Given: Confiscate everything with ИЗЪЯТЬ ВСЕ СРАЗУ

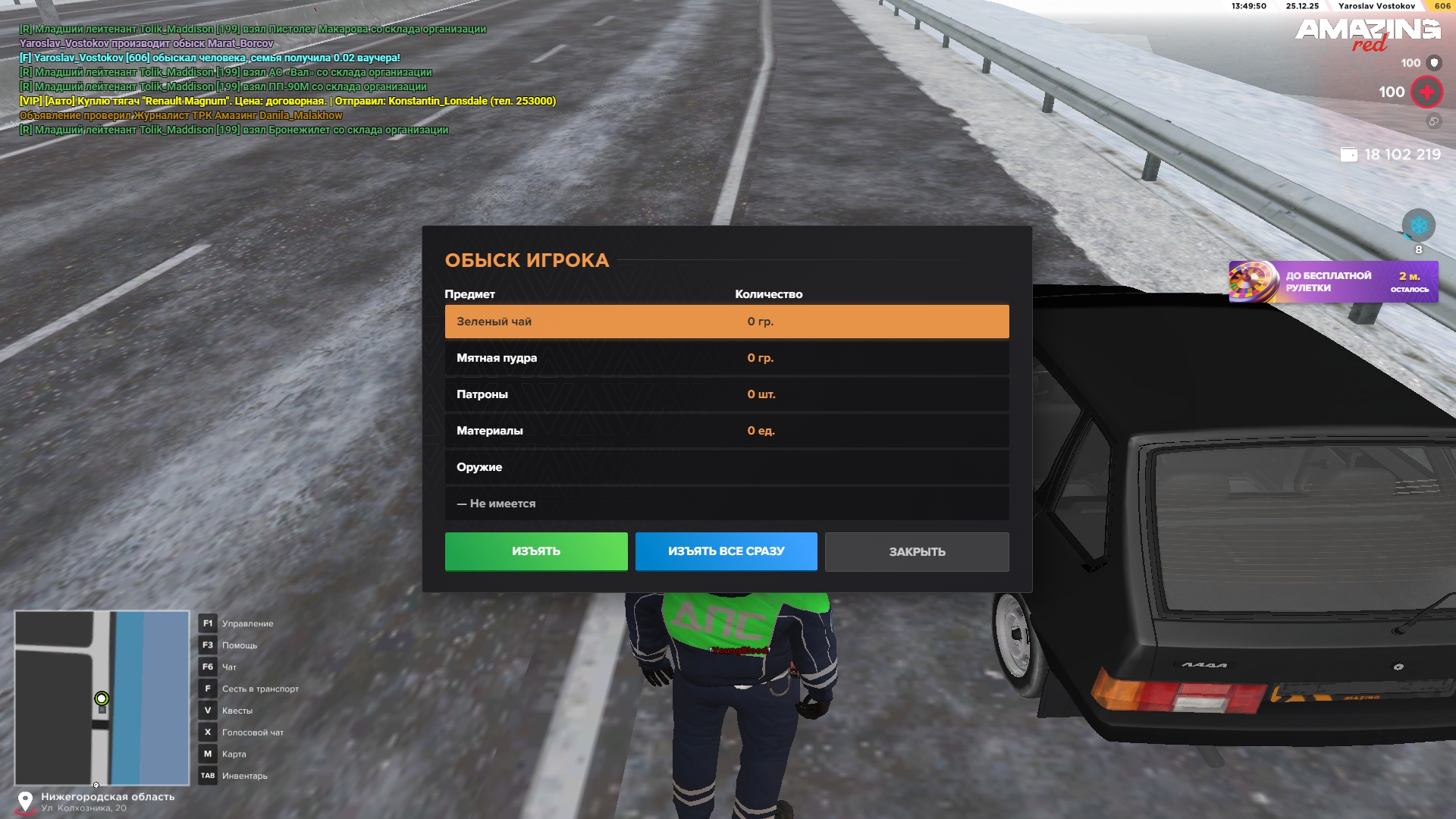Looking at the screenshot, I should pos(726,551).
